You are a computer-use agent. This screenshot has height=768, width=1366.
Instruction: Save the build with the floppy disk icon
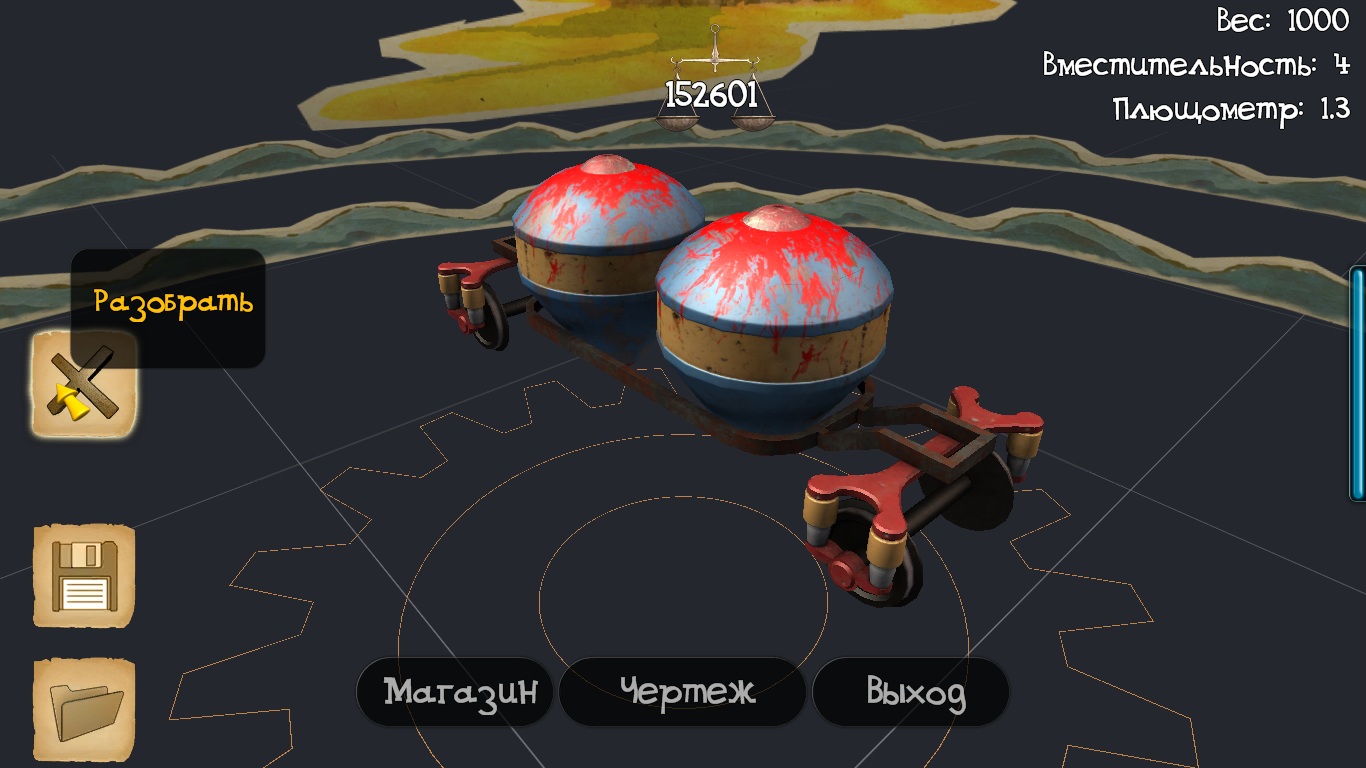tap(84, 576)
